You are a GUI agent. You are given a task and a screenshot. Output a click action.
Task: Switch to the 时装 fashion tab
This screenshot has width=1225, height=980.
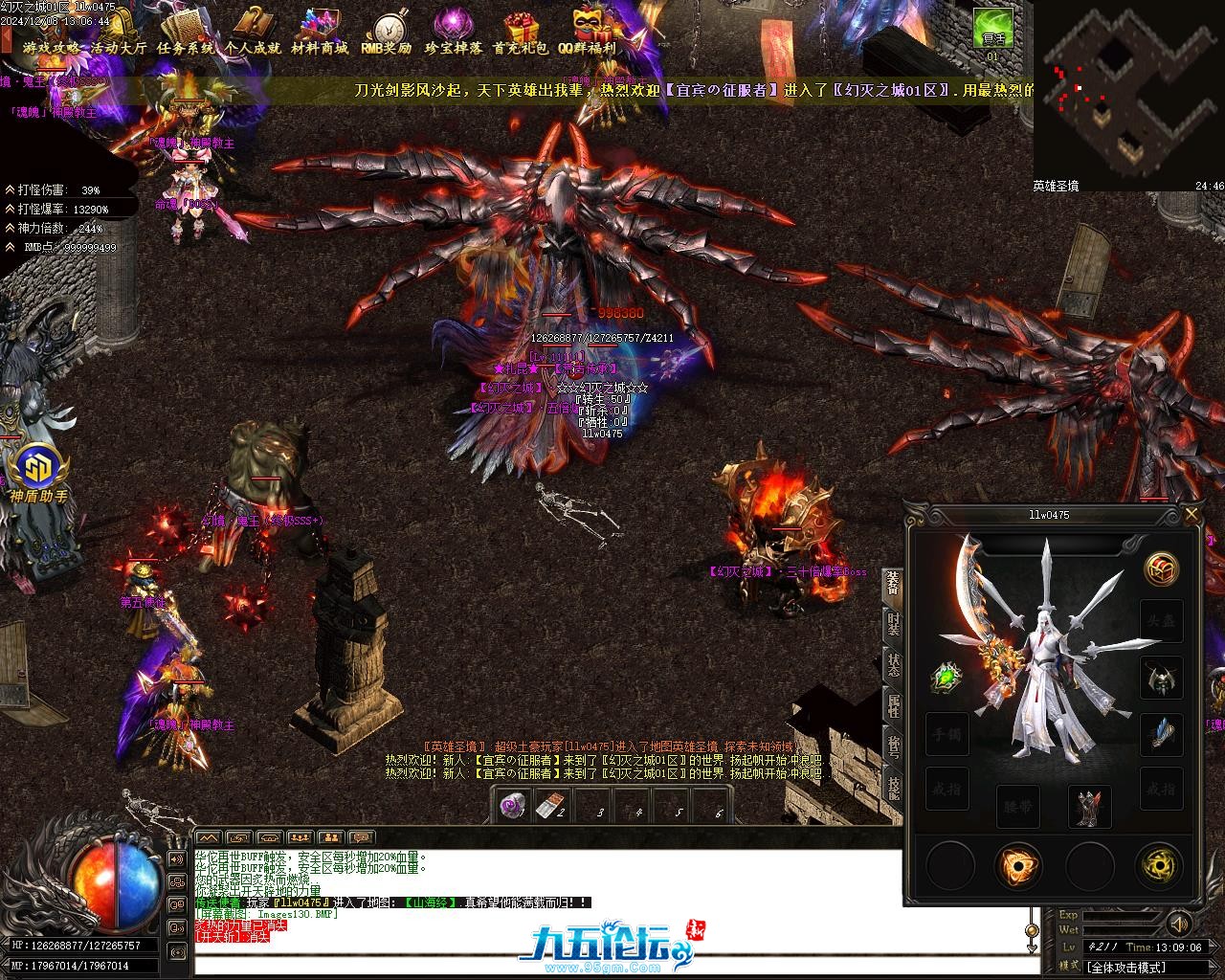893,624
